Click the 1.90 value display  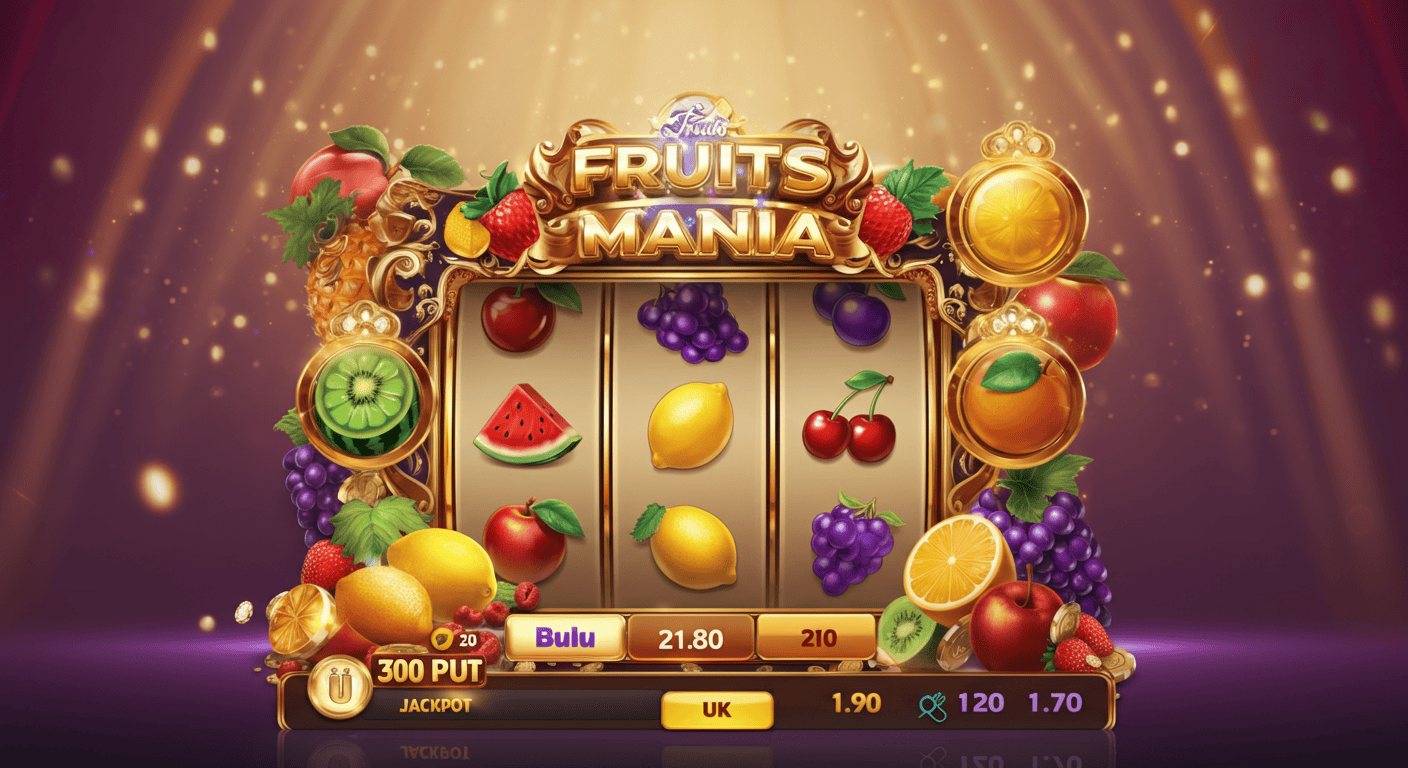click(x=855, y=704)
